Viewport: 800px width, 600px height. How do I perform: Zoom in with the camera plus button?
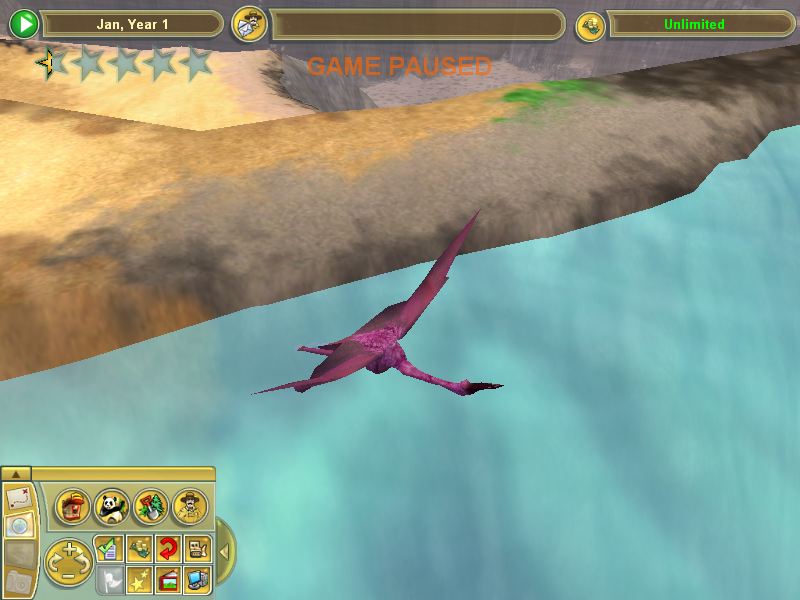click(x=68, y=551)
